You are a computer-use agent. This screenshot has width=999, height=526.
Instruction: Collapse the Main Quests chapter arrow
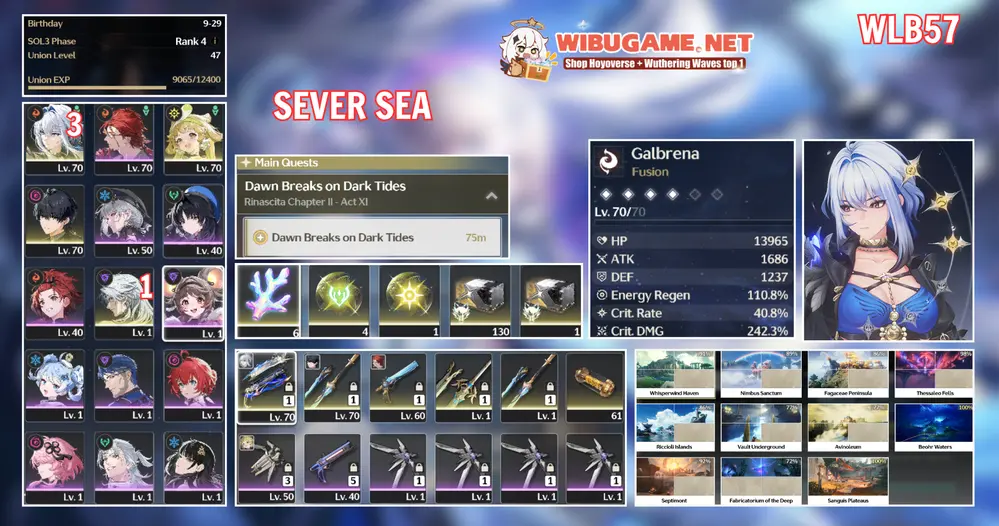click(x=491, y=195)
